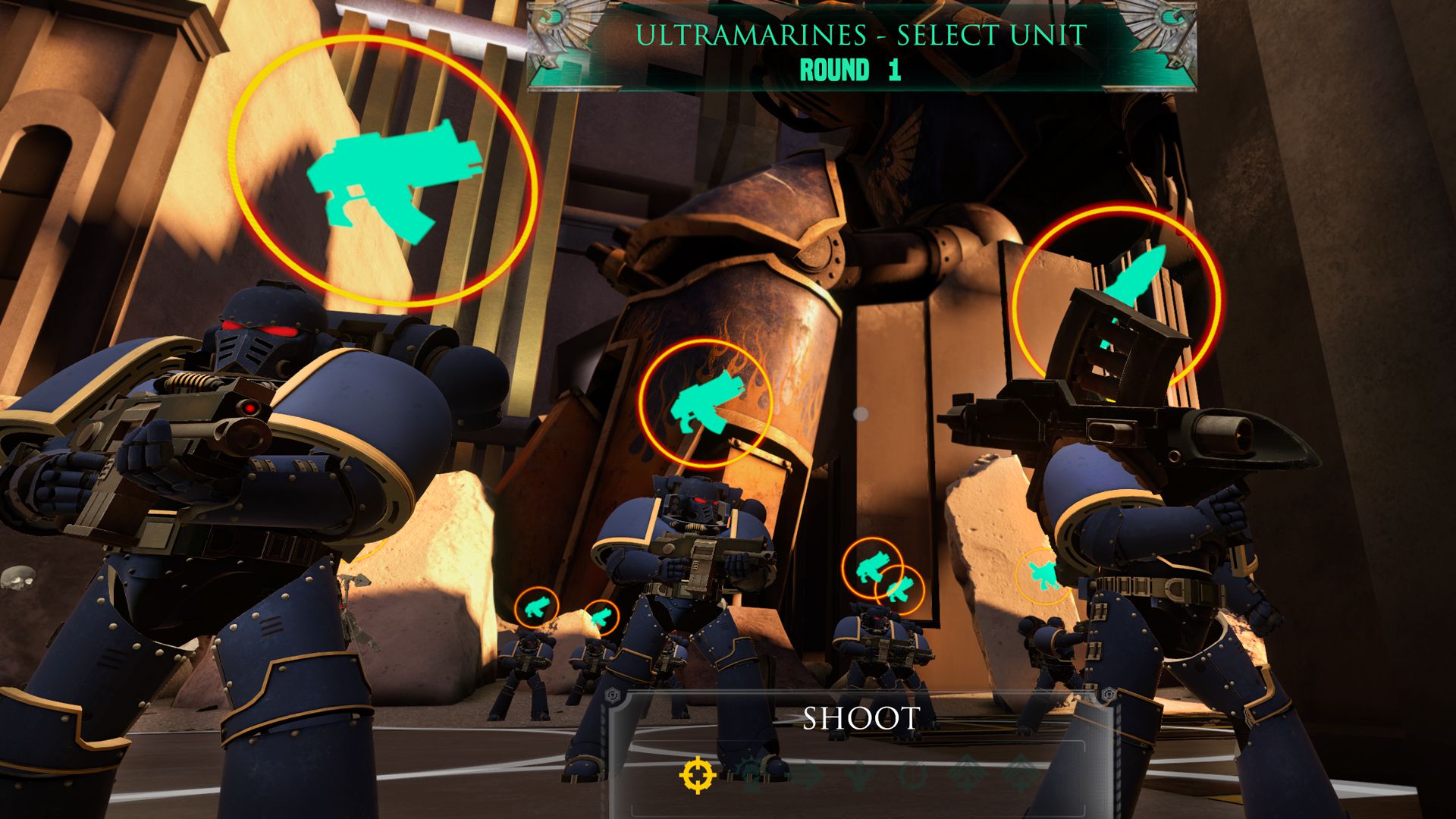Select the unit with the combat blade marker

(1117, 294)
